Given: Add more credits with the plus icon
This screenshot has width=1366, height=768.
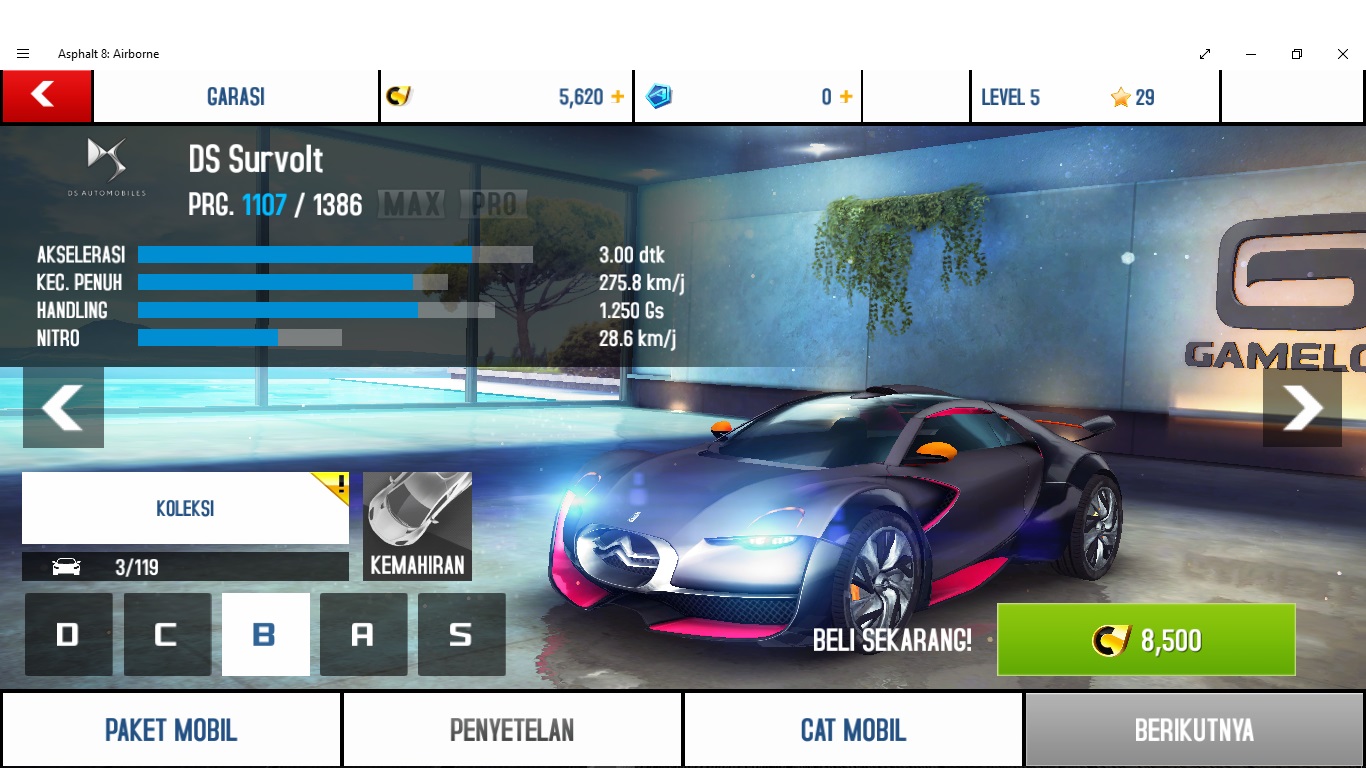Looking at the screenshot, I should (618, 97).
